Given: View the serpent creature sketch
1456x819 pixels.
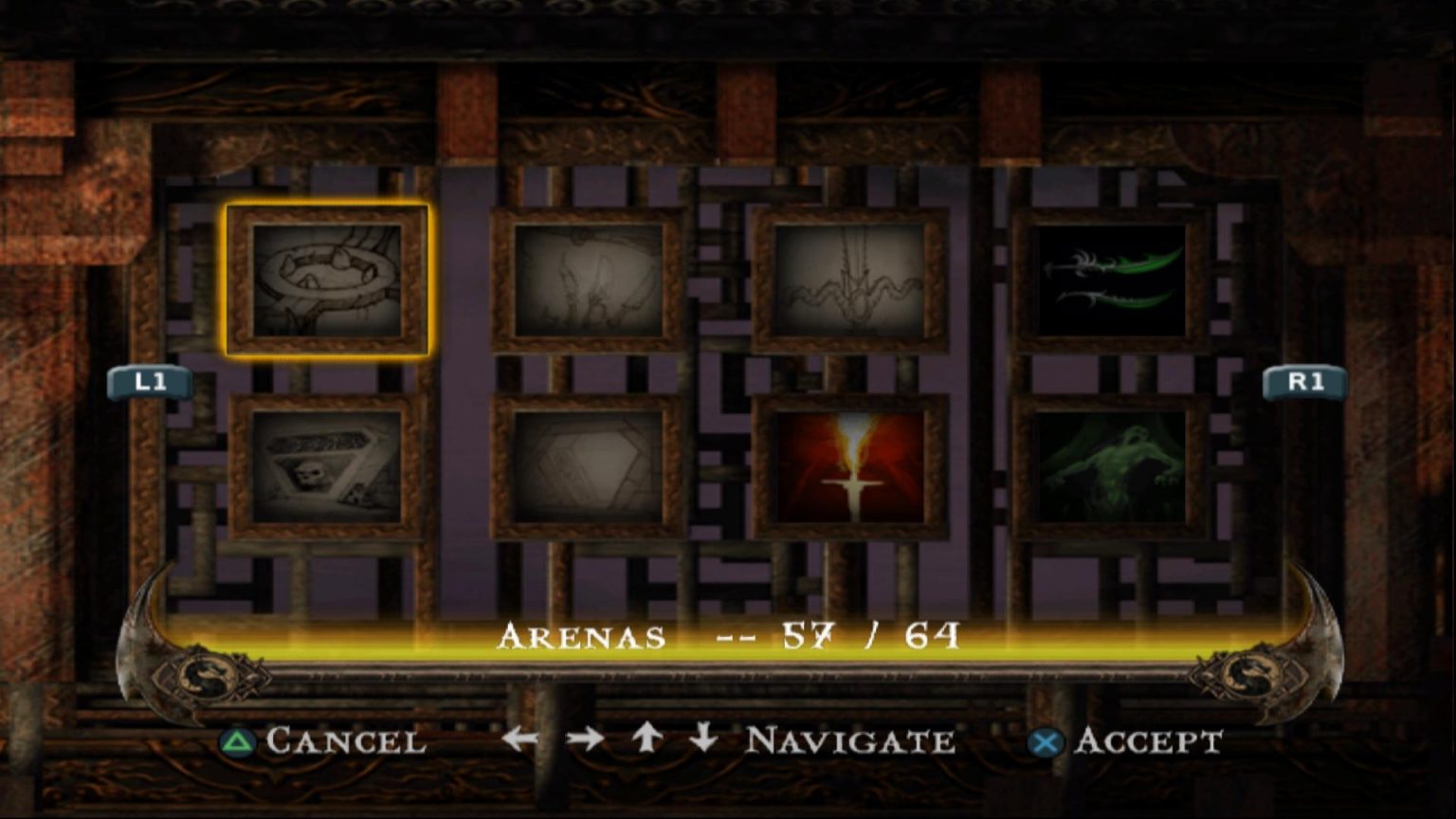Looking at the screenshot, I should [851, 280].
